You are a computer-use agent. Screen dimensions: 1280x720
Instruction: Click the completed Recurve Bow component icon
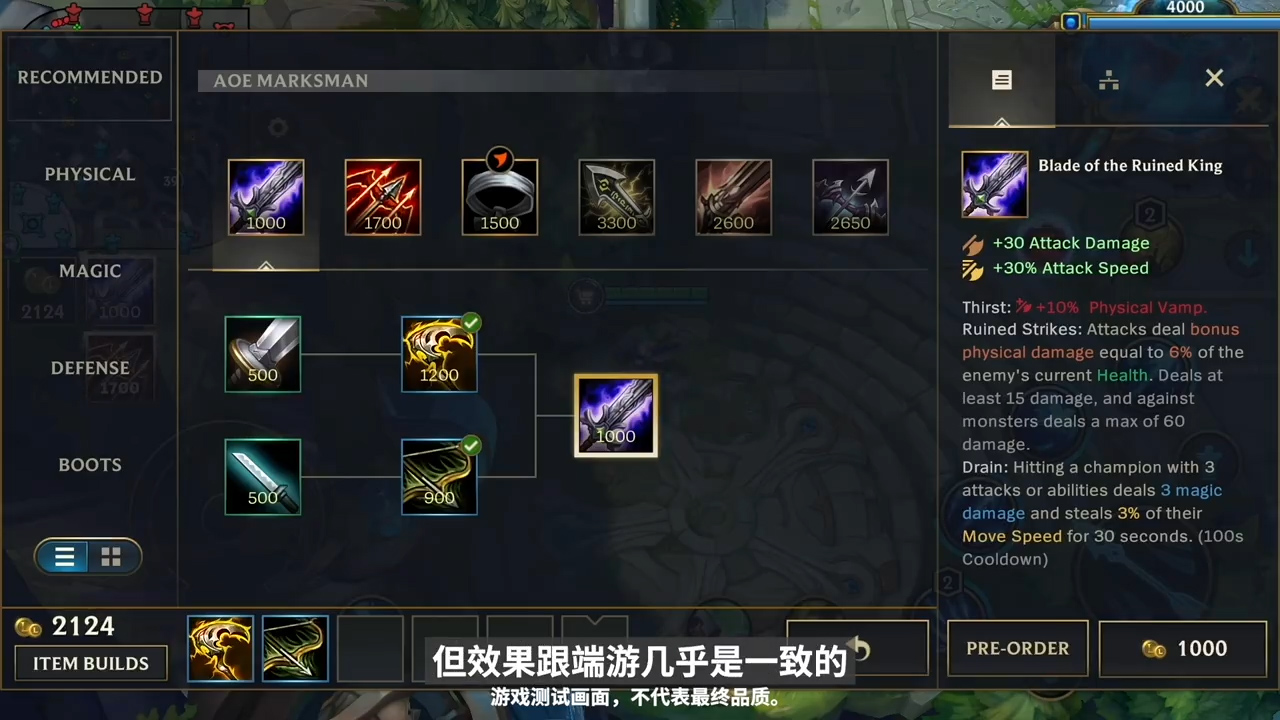pyautogui.click(x=439, y=477)
